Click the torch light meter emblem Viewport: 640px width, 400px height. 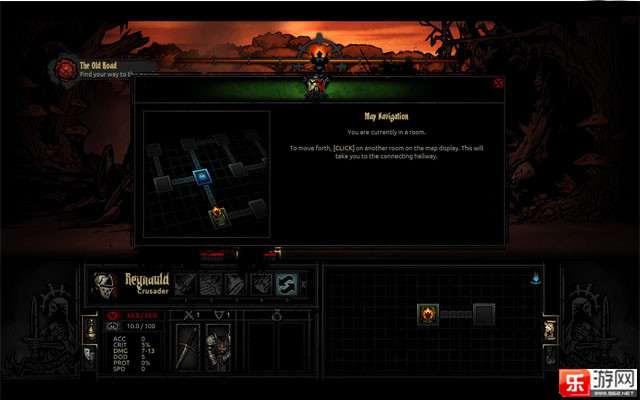(x=320, y=52)
